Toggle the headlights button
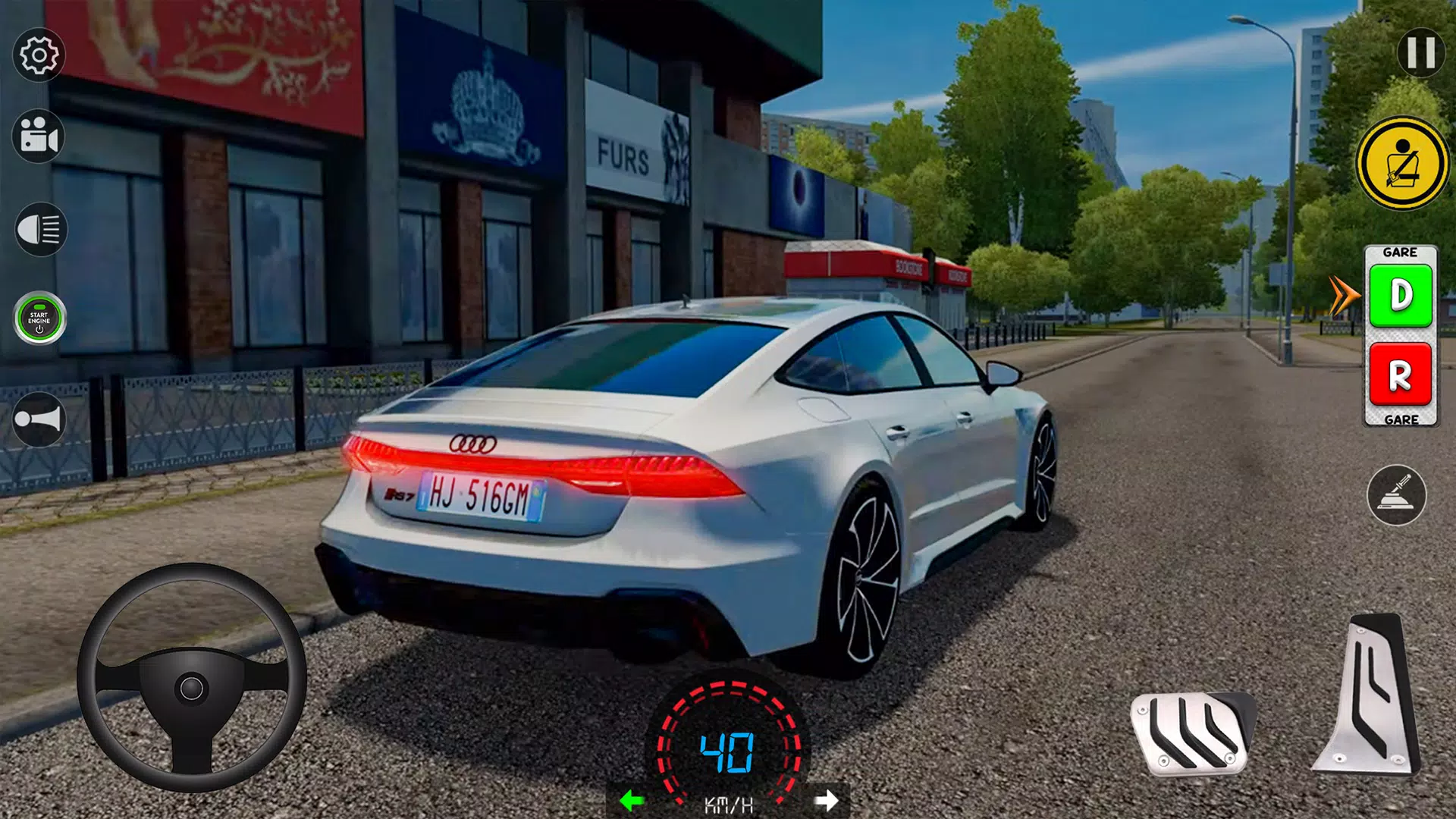The width and height of the screenshot is (1456, 819). tap(40, 229)
